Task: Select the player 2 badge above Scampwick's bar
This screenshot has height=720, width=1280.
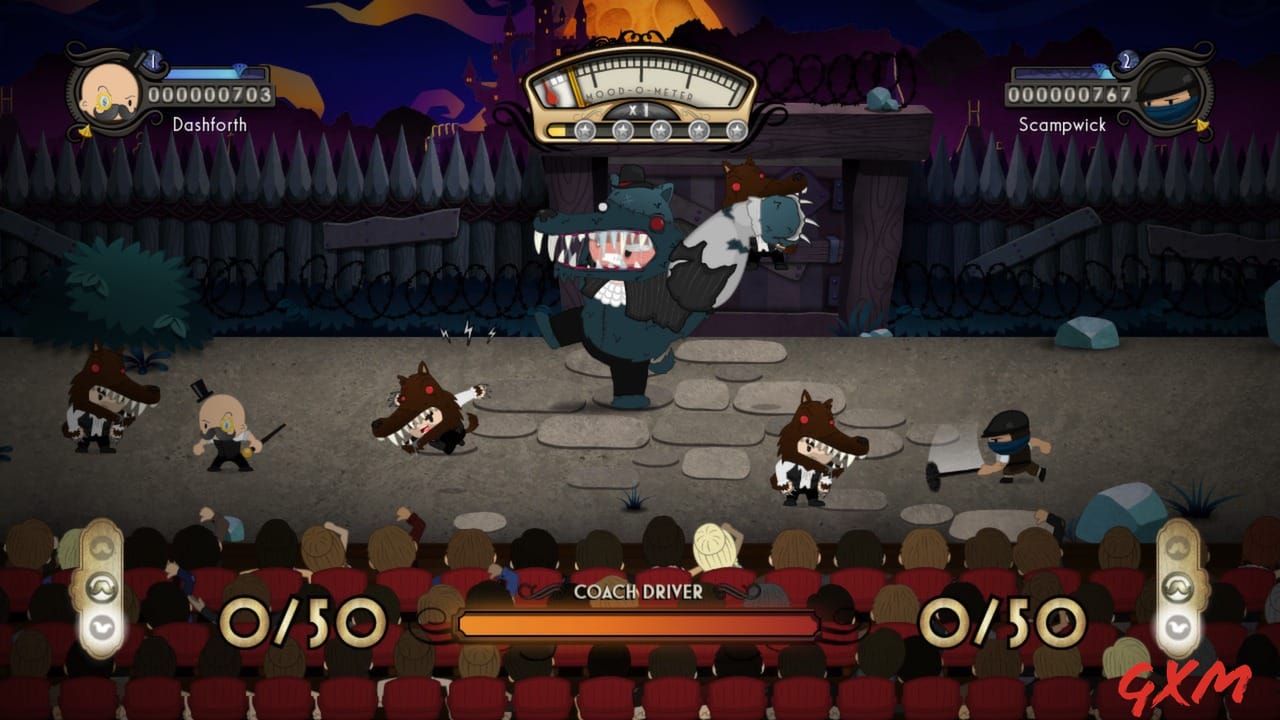Action: [x=1127, y=59]
